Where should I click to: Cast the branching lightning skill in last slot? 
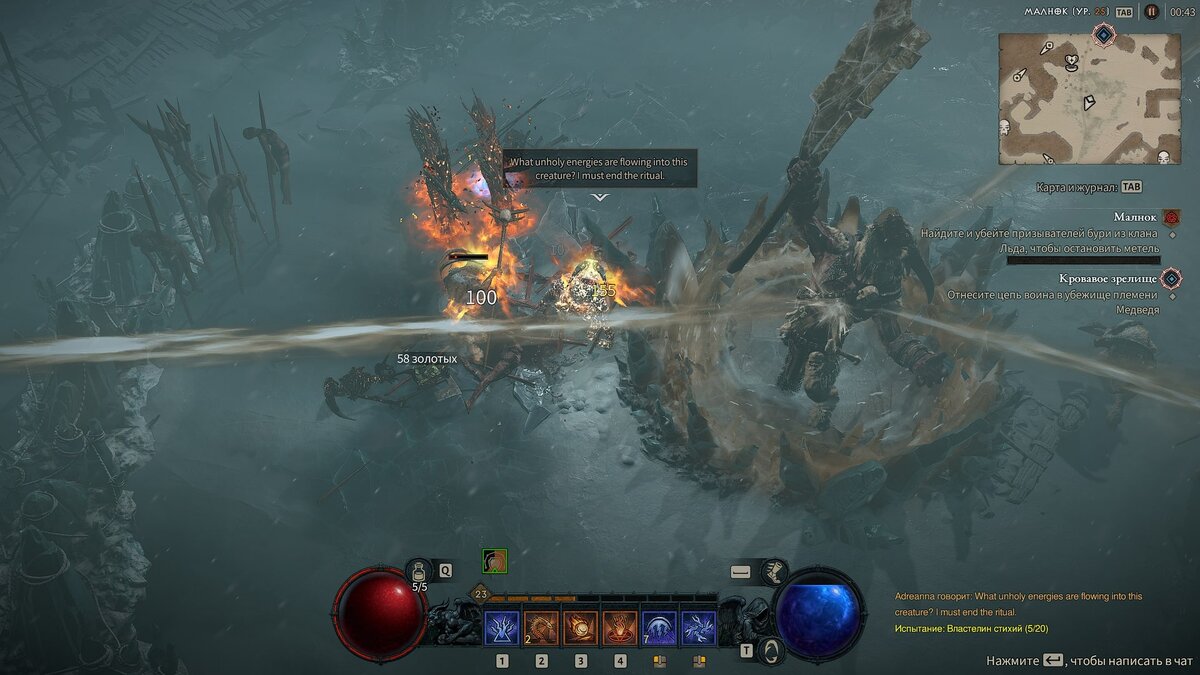[698, 628]
